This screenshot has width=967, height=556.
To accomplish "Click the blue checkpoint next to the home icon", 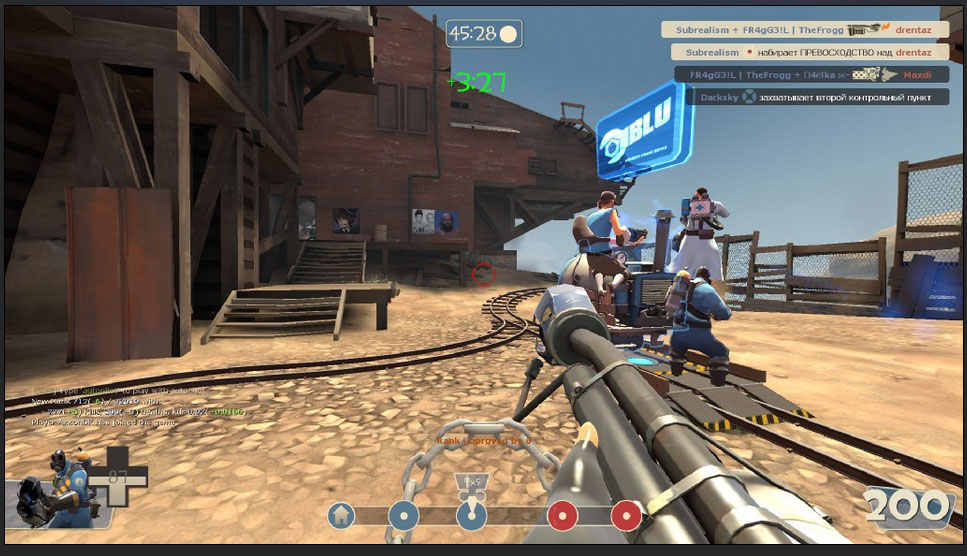I will tap(403, 516).
